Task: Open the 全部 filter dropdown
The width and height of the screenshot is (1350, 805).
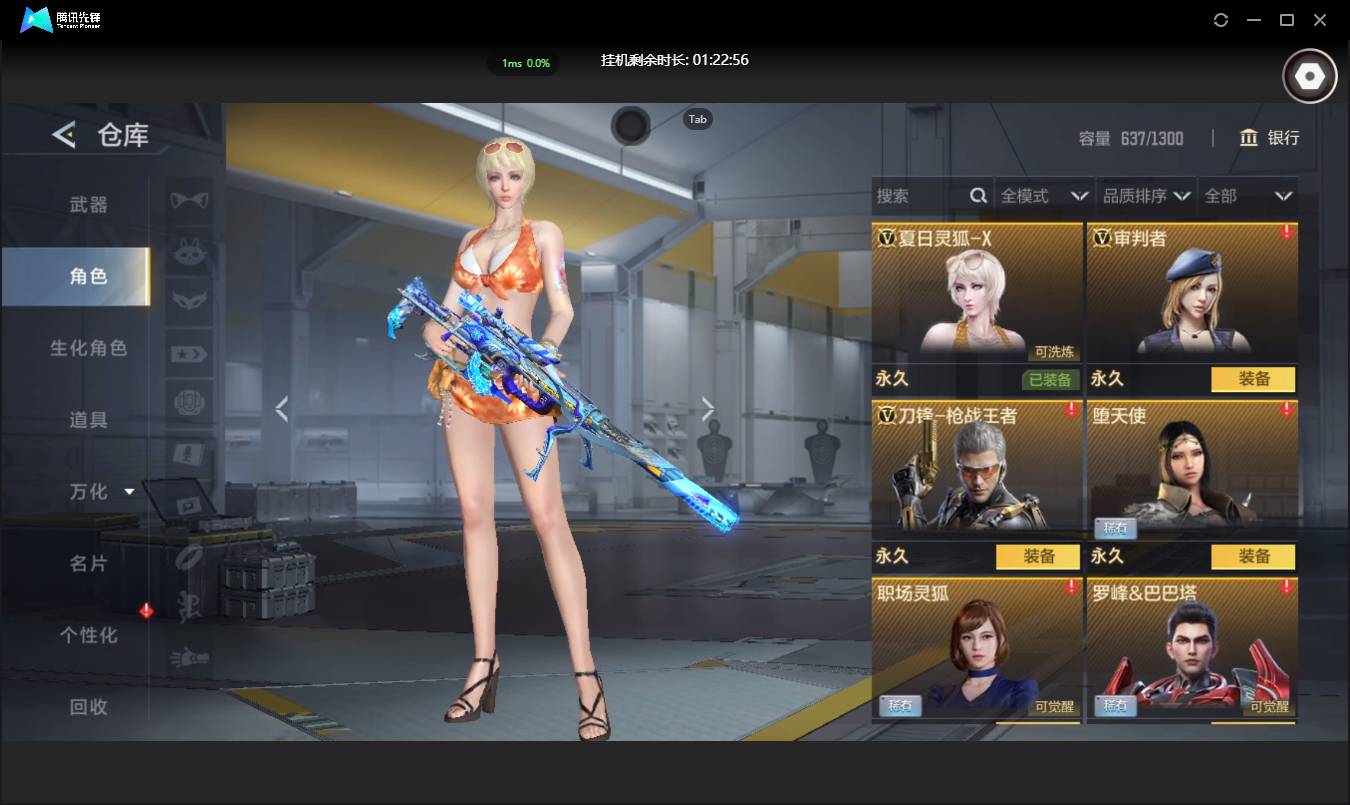Action: coord(1248,196)
